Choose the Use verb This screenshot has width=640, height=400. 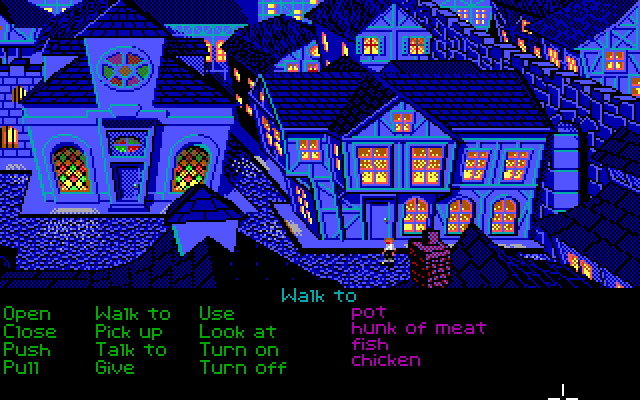(x=216, y=314)
